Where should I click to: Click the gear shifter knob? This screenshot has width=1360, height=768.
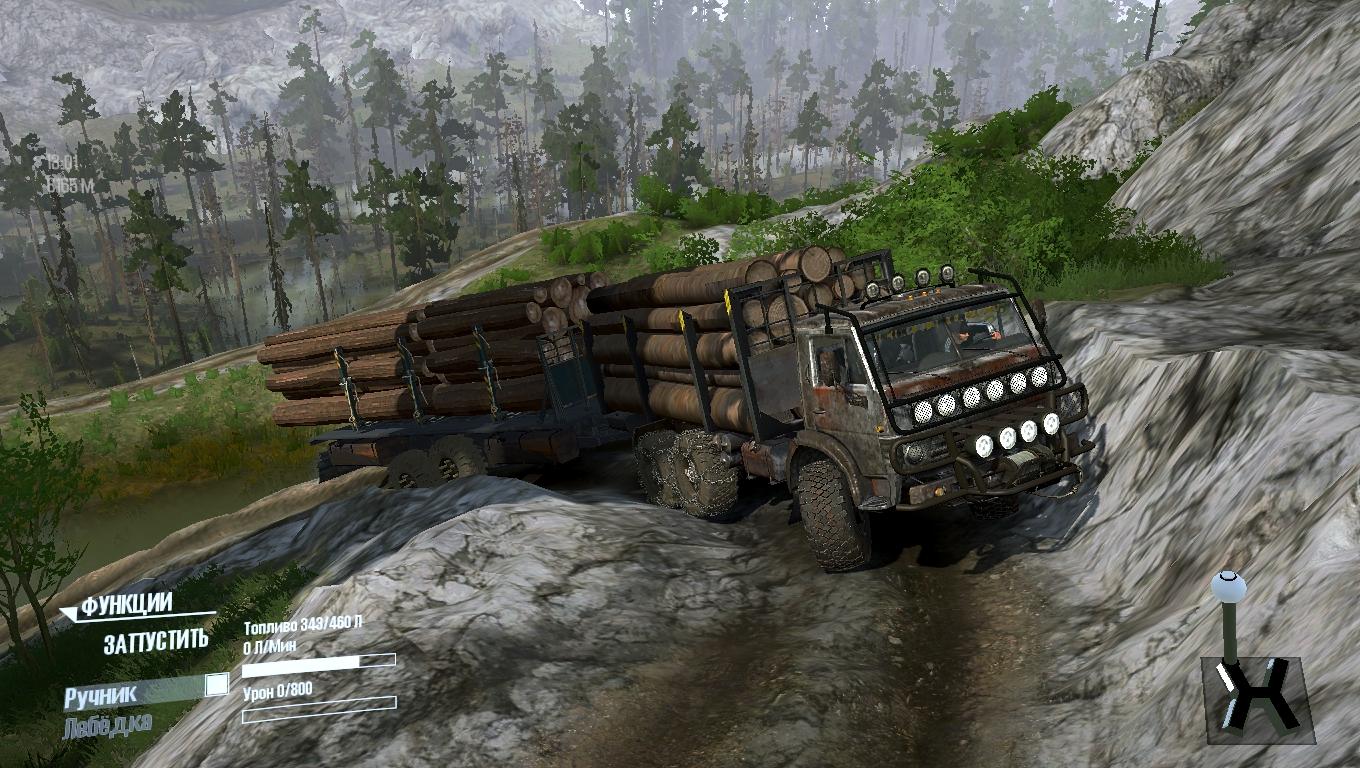[1227, 586]
